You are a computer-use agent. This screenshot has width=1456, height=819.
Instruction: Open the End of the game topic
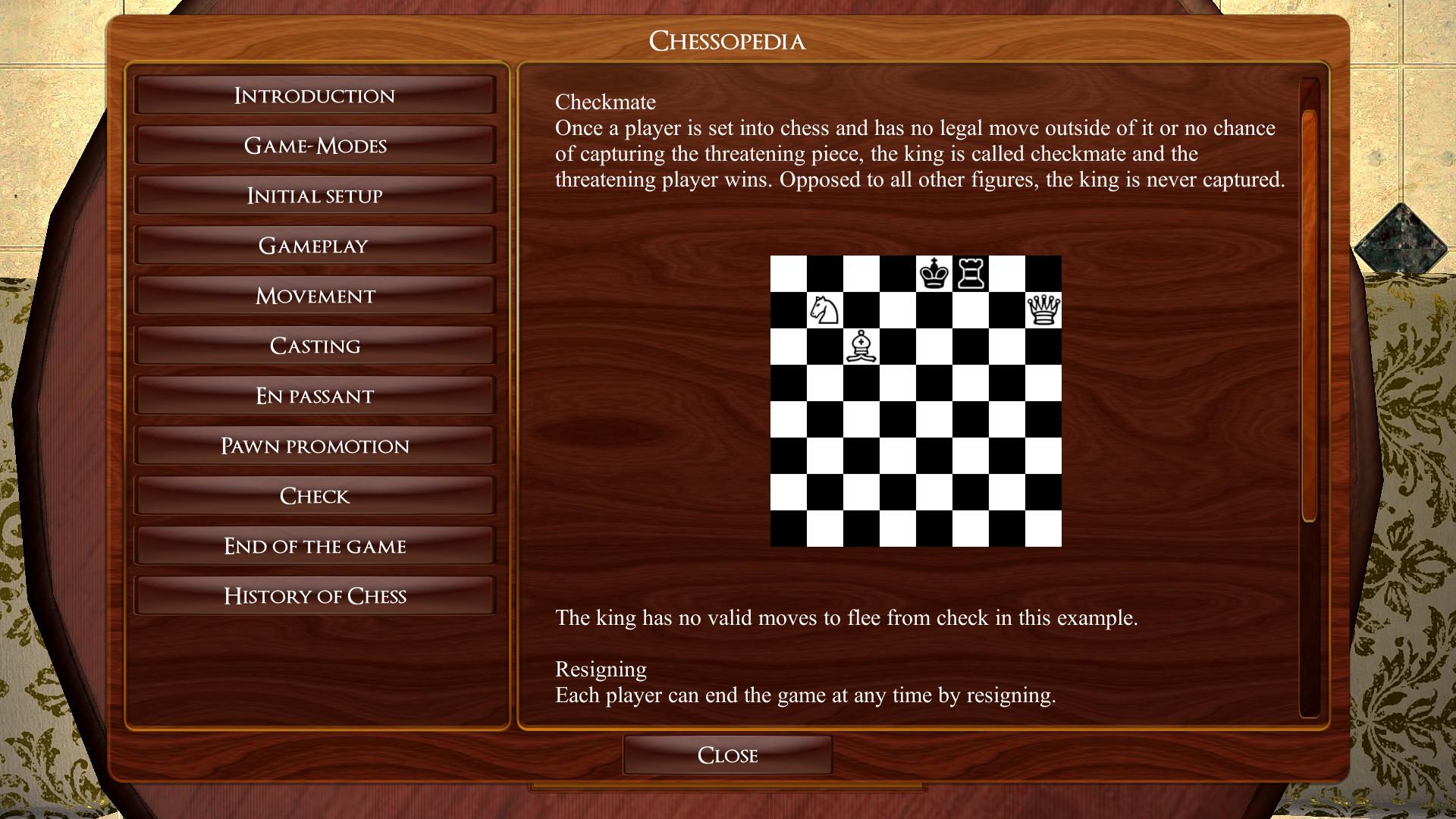pos(315,545)
